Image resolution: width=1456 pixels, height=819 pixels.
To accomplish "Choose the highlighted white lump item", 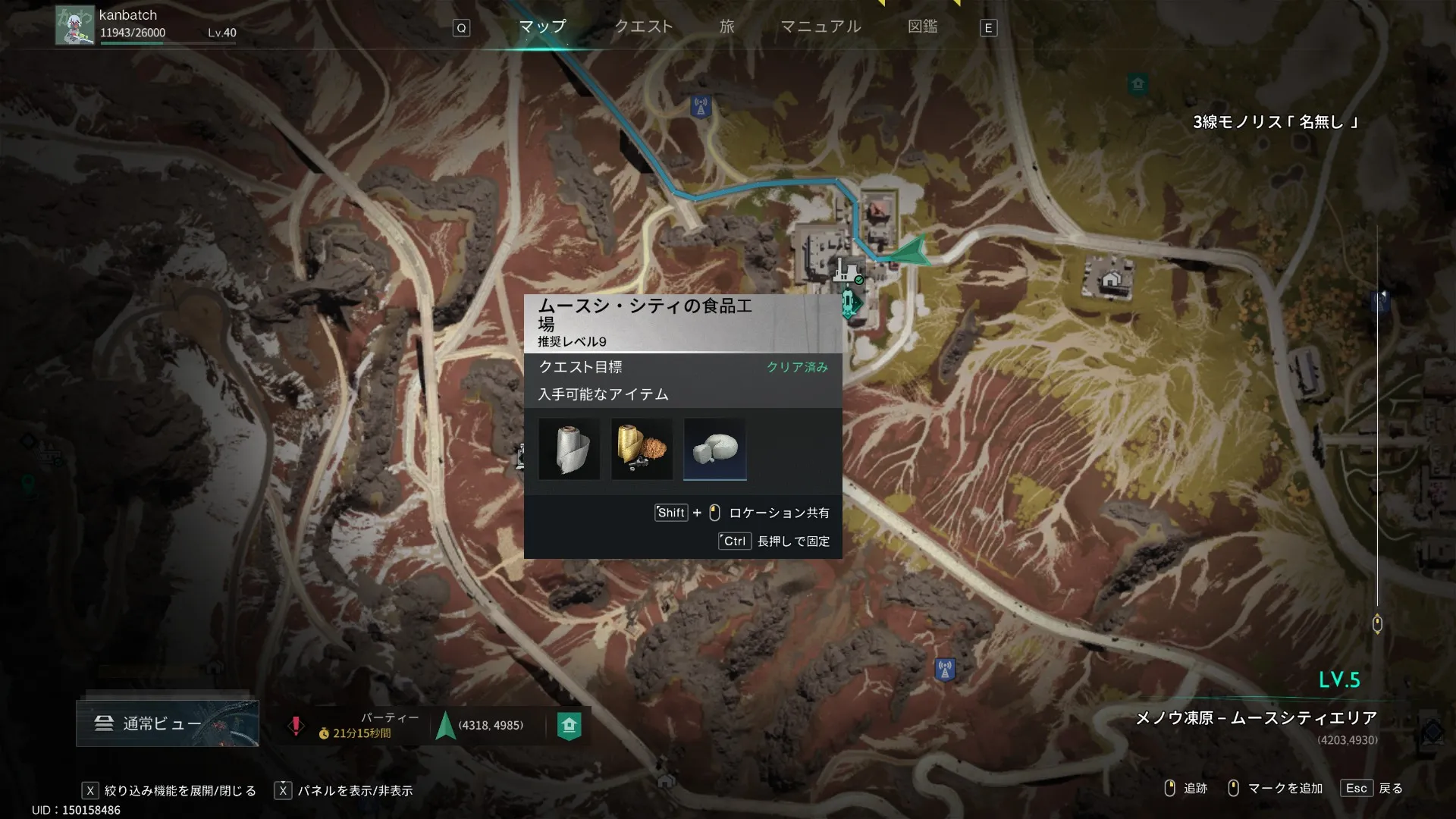I will tap(714, 449).
